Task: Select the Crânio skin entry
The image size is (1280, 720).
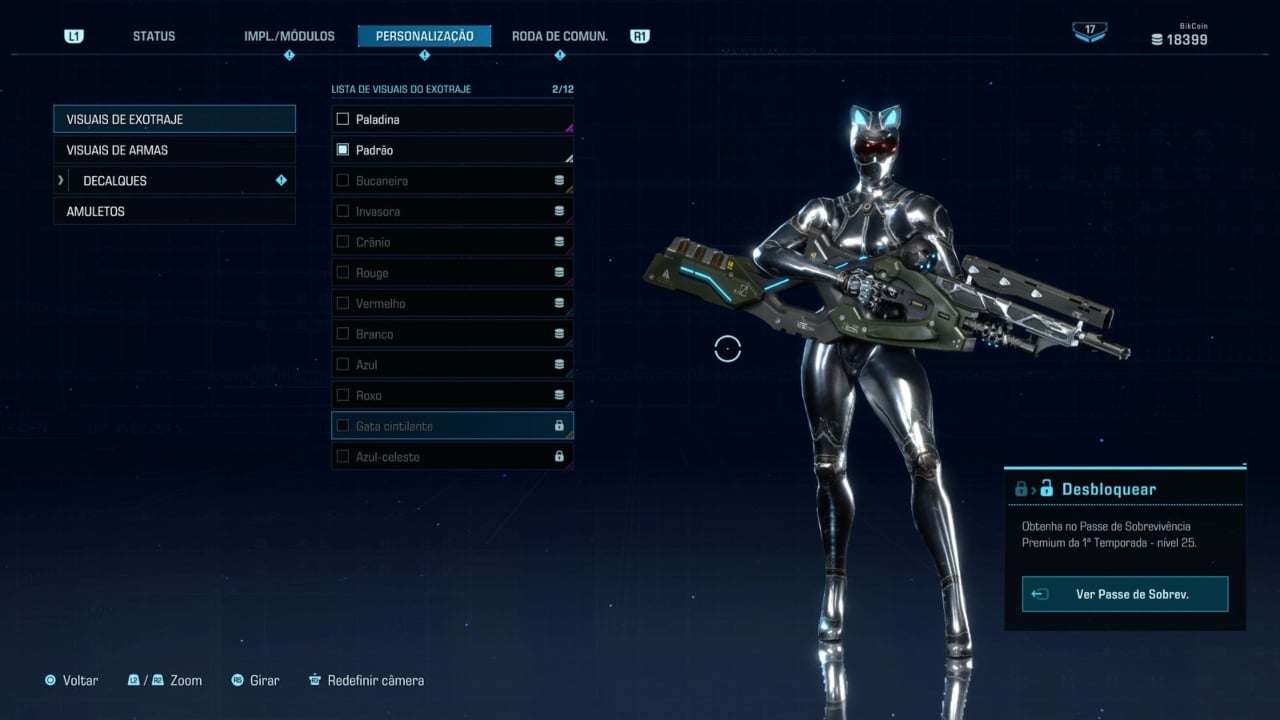Action: pyautogui.click(x=452, y=242)
